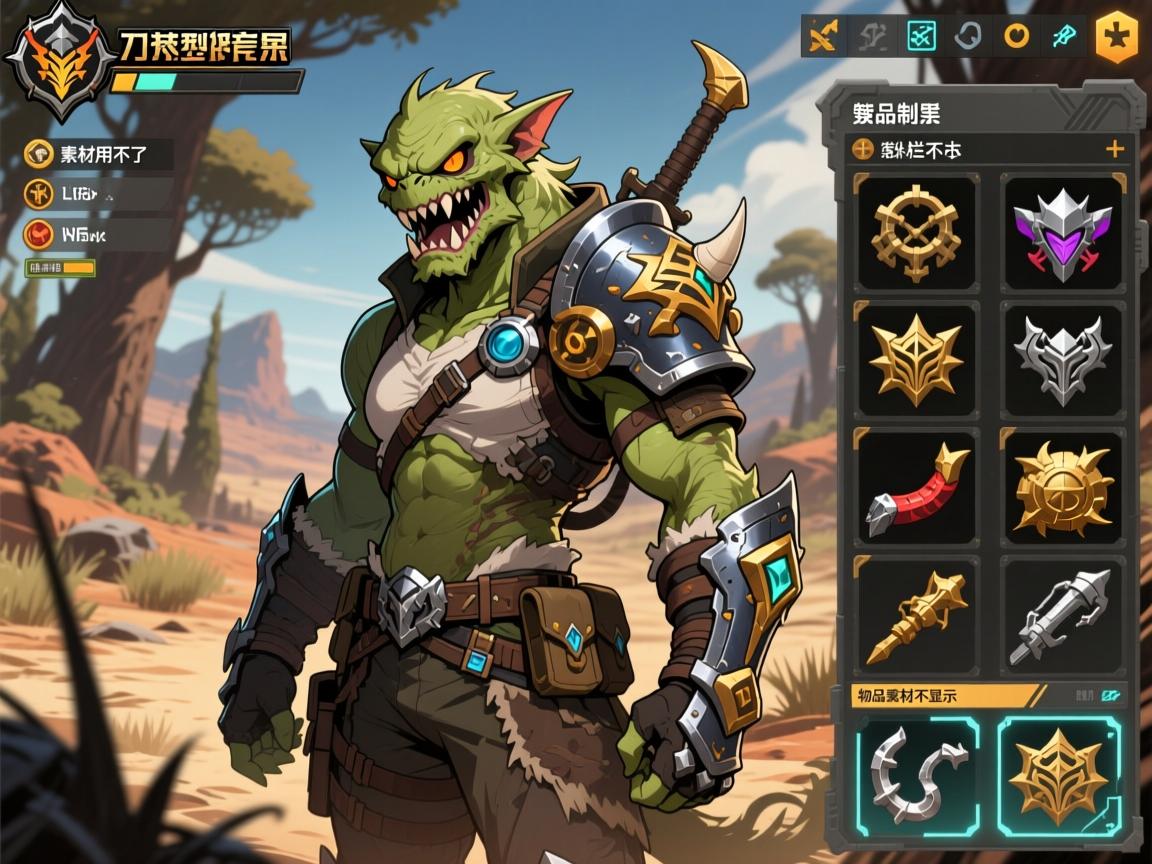
Task: Choose the golden spiked mace item
Action: pos(916,615)
